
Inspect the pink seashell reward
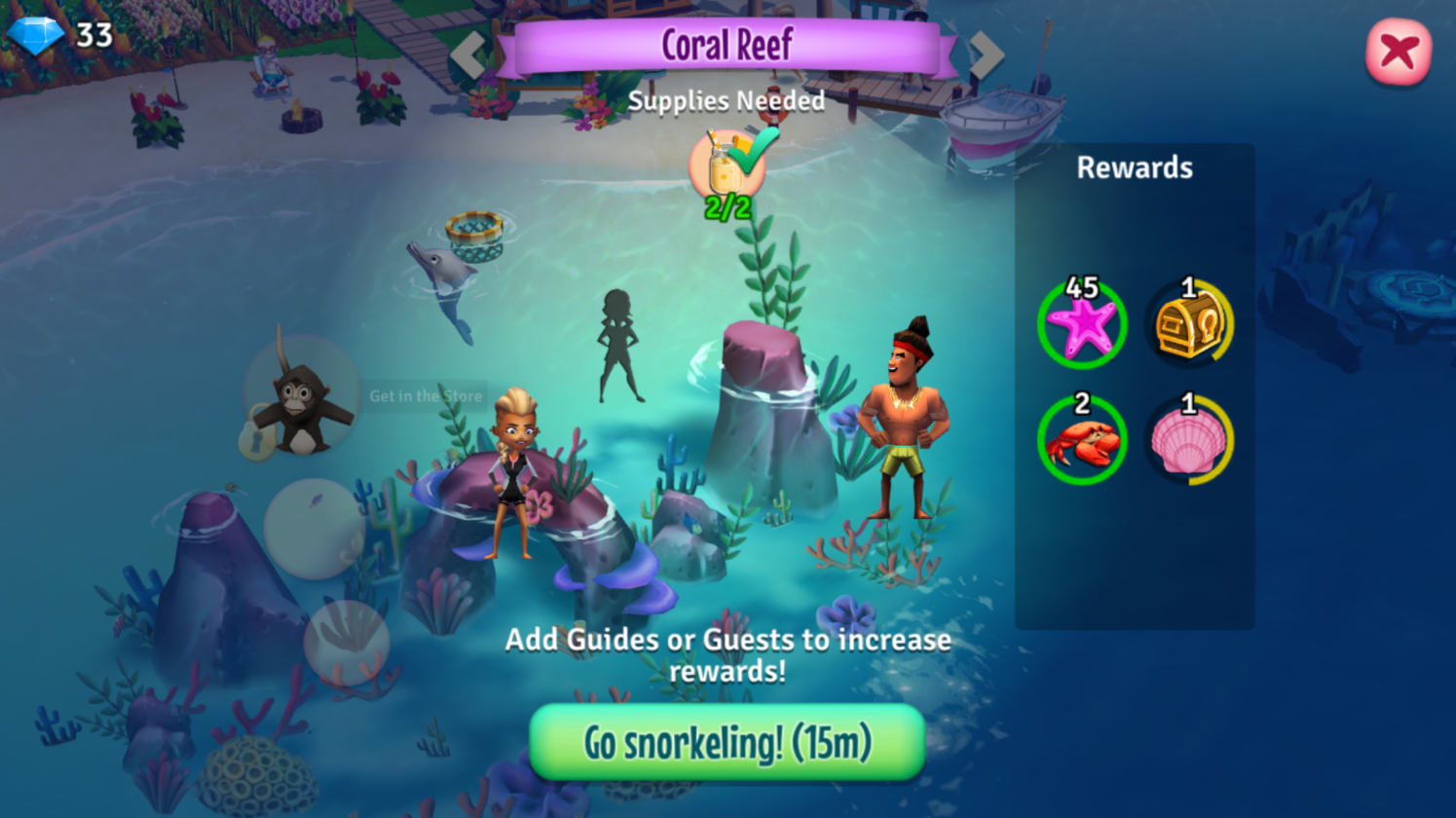[x=1188, y=441]
